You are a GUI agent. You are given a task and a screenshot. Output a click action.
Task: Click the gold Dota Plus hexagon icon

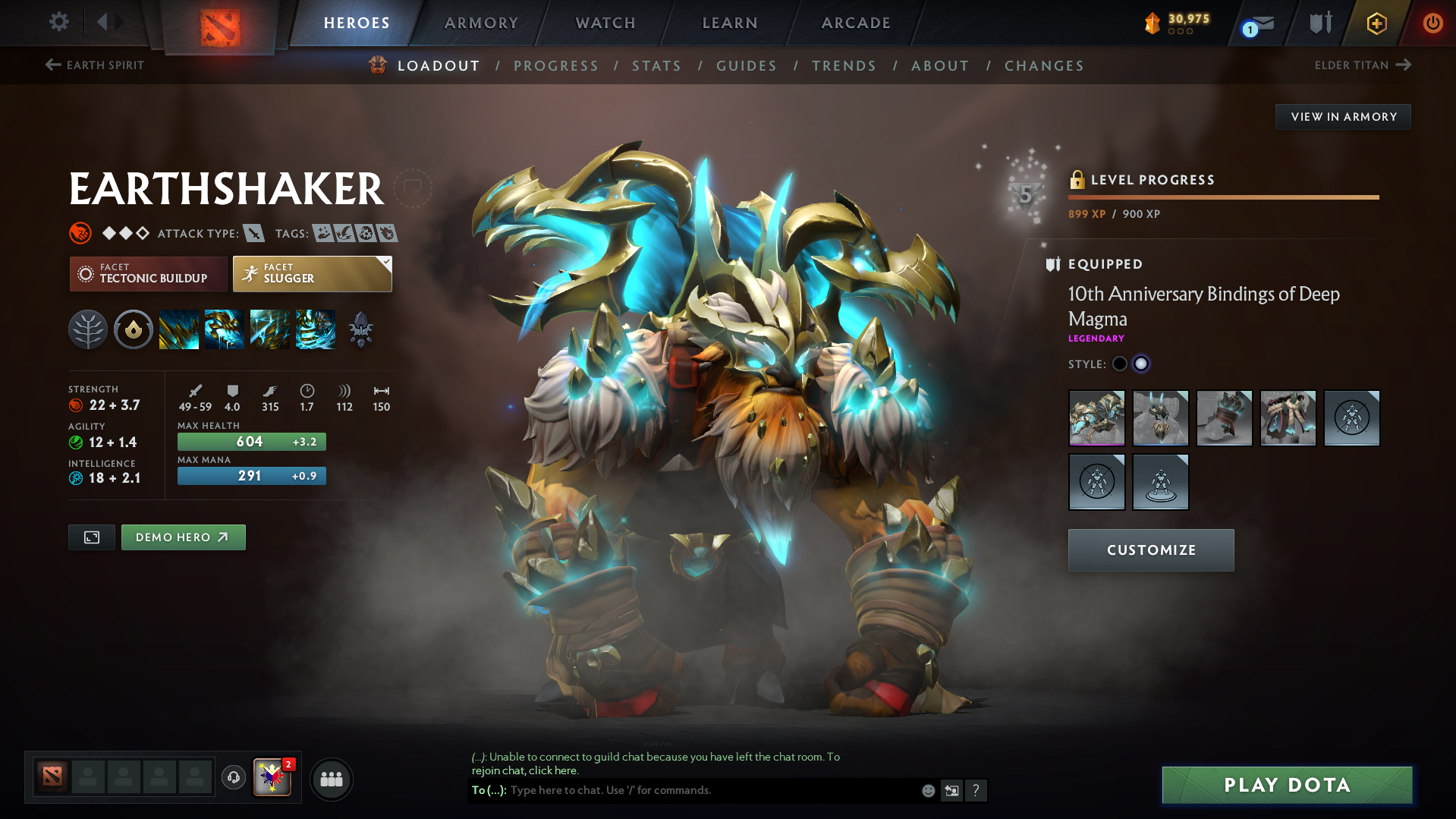[x=1376, y=23]
